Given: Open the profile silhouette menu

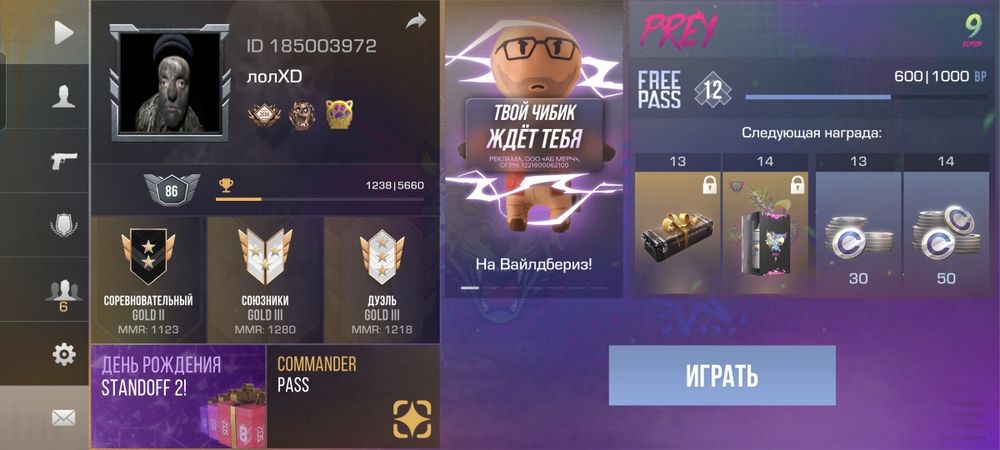Looking at the screenshot, I should click(63, 96).
